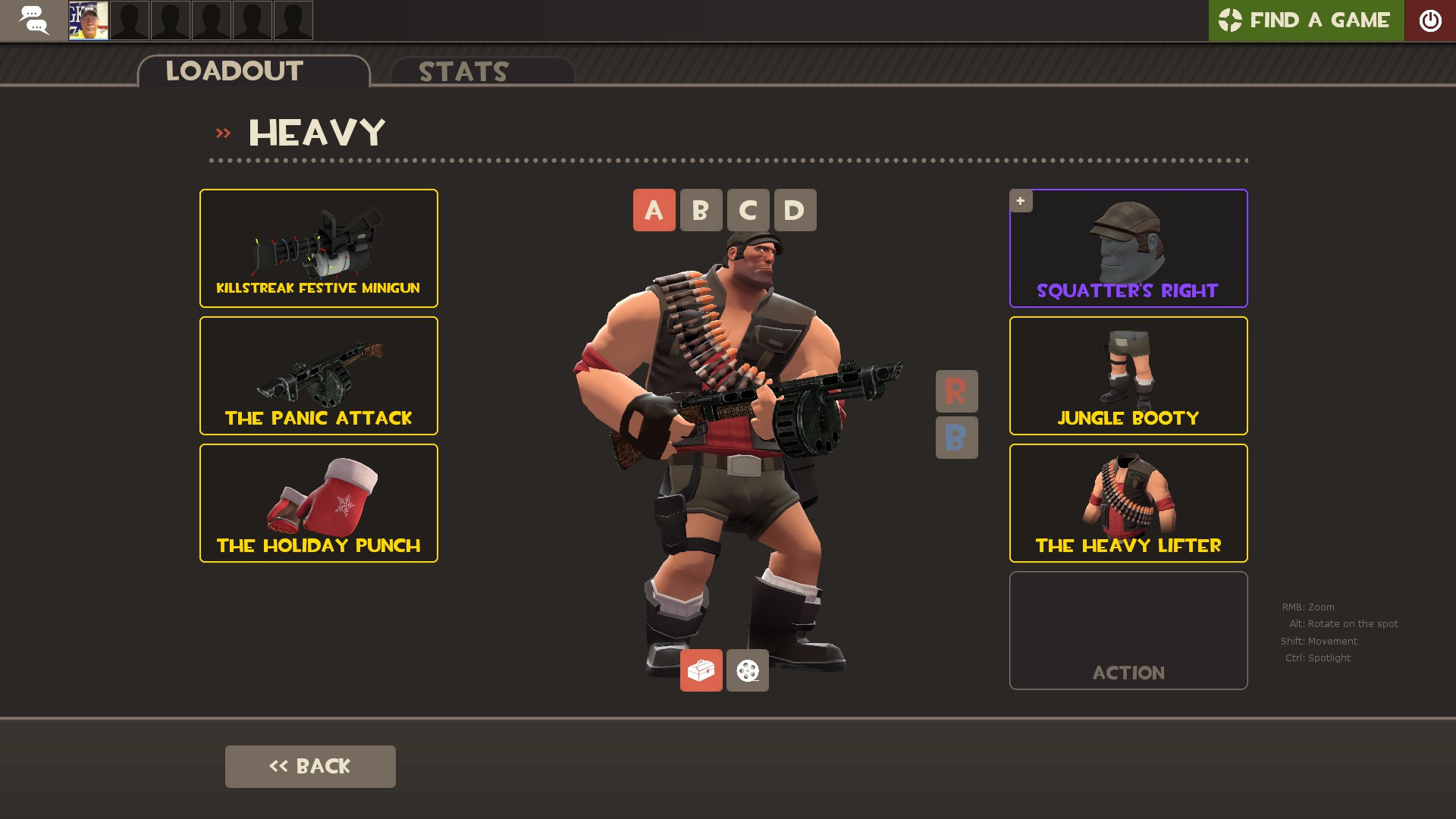Select loadout preset A

[654, 210]
